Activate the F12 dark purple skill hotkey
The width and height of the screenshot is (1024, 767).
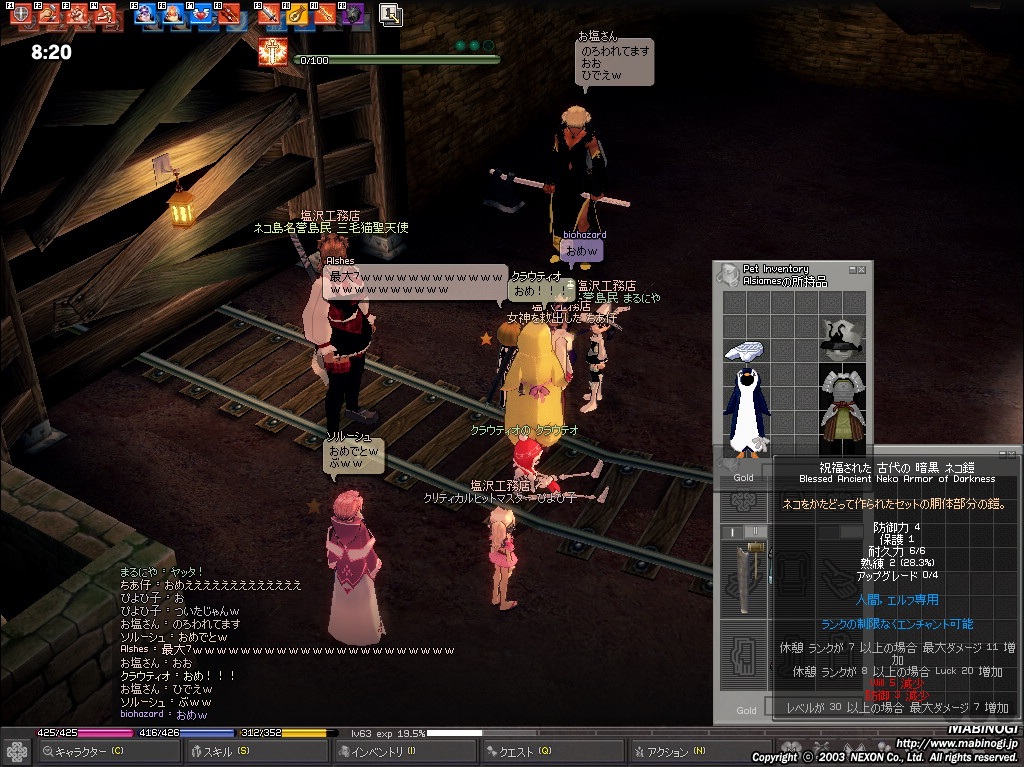353,14
